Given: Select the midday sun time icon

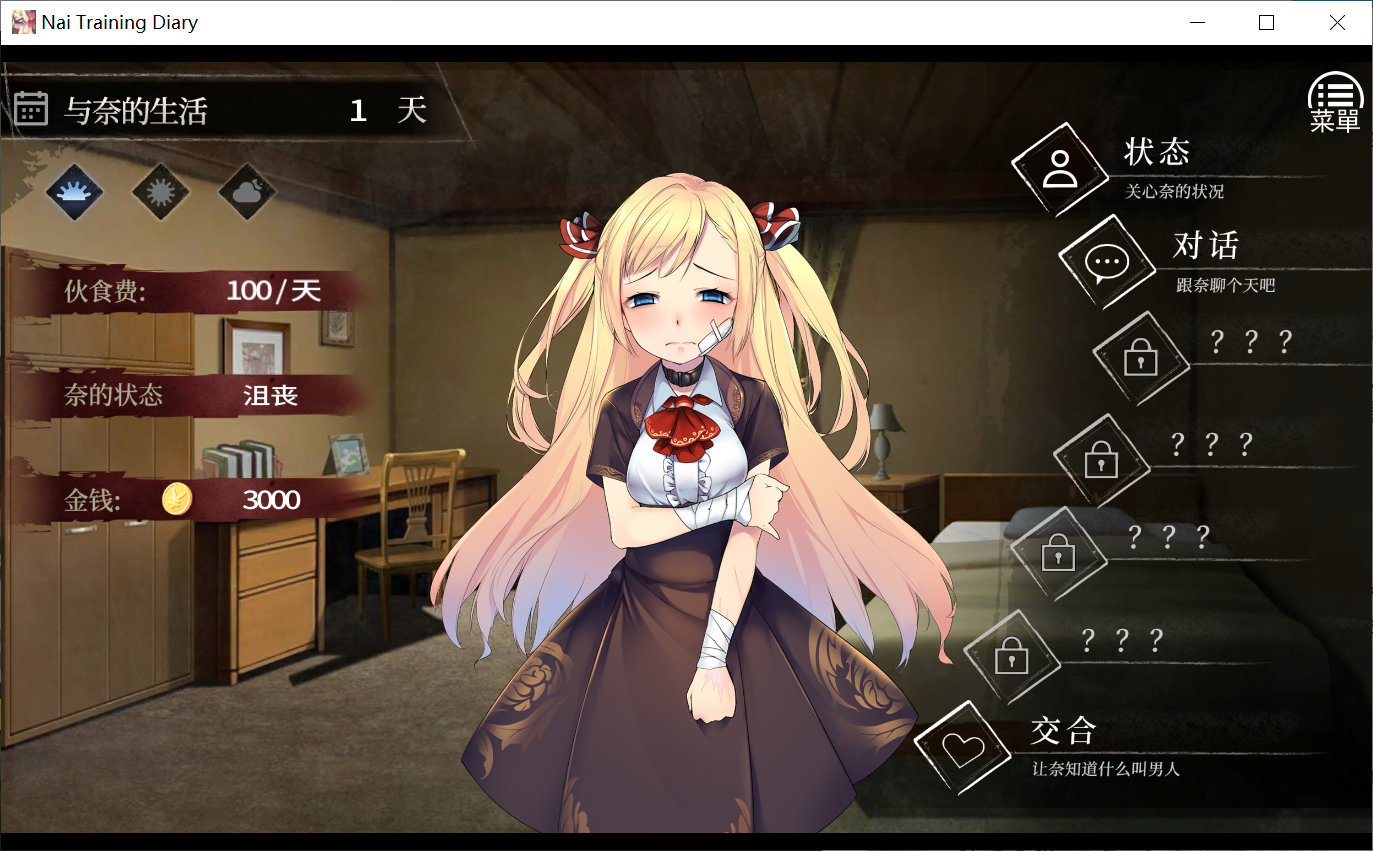Looking at the screenshot, I should point(160,190).
